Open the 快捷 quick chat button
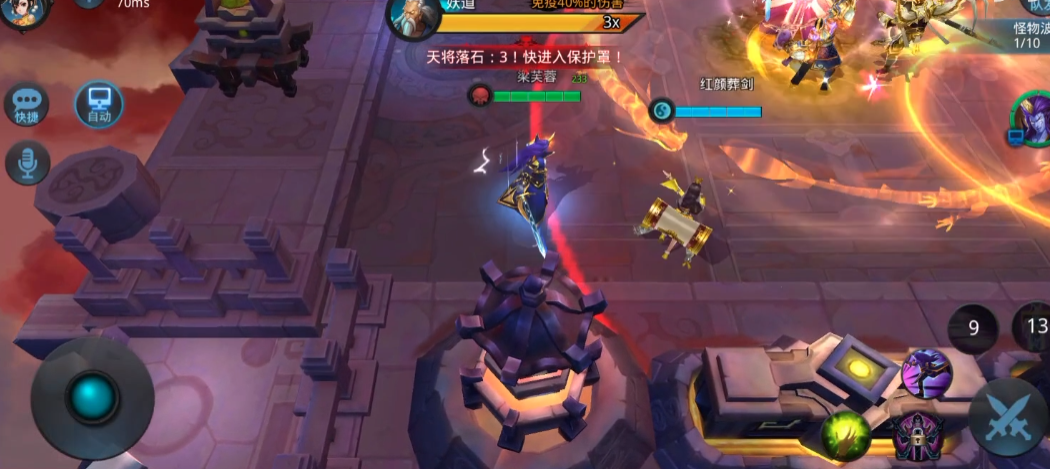 pos(27,105)
